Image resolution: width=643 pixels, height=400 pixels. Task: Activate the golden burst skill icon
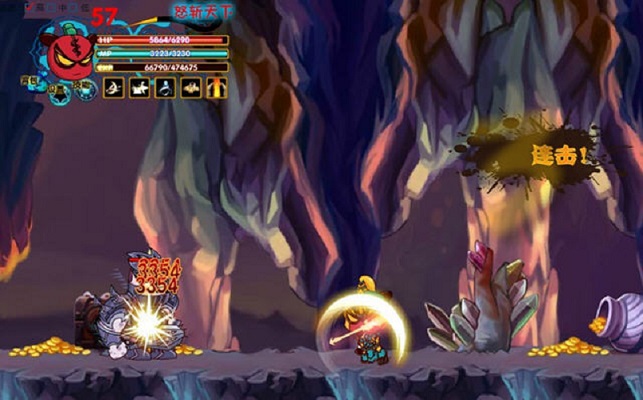(190, 88)
